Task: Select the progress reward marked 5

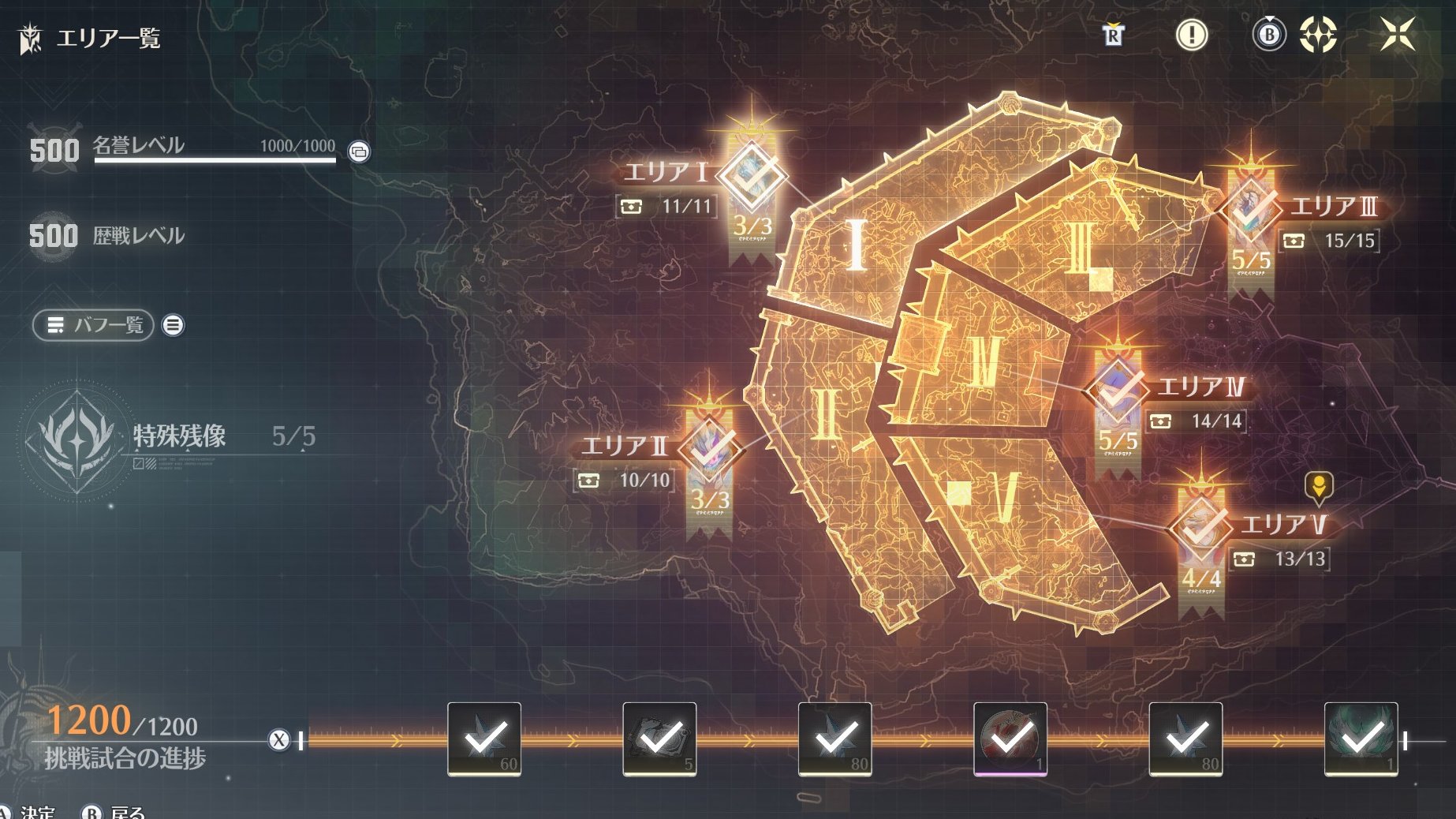Action: pyautogui.click(x=659, y=739)
